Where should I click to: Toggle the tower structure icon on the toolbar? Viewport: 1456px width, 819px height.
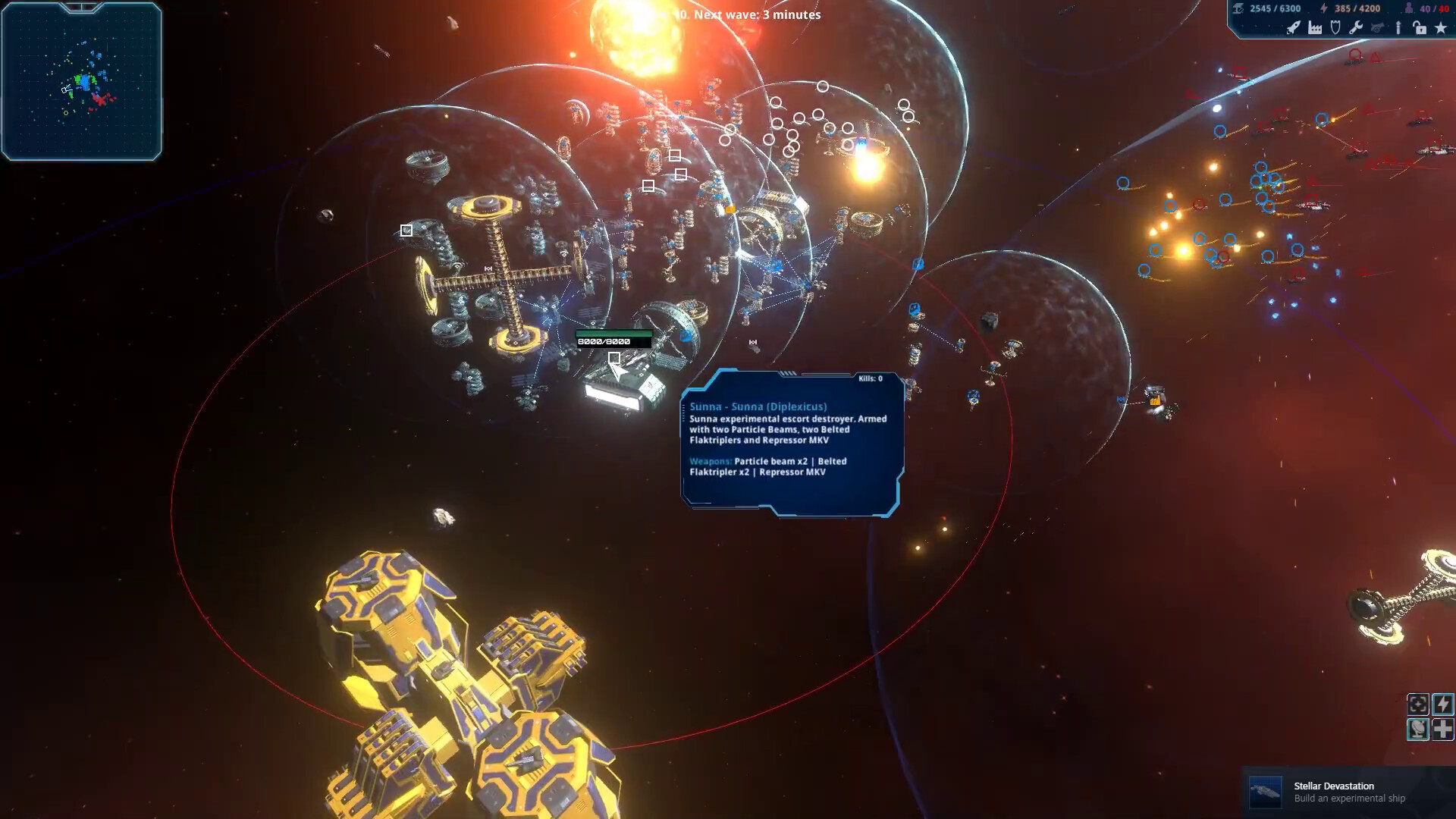click(x=1398, y=27)
